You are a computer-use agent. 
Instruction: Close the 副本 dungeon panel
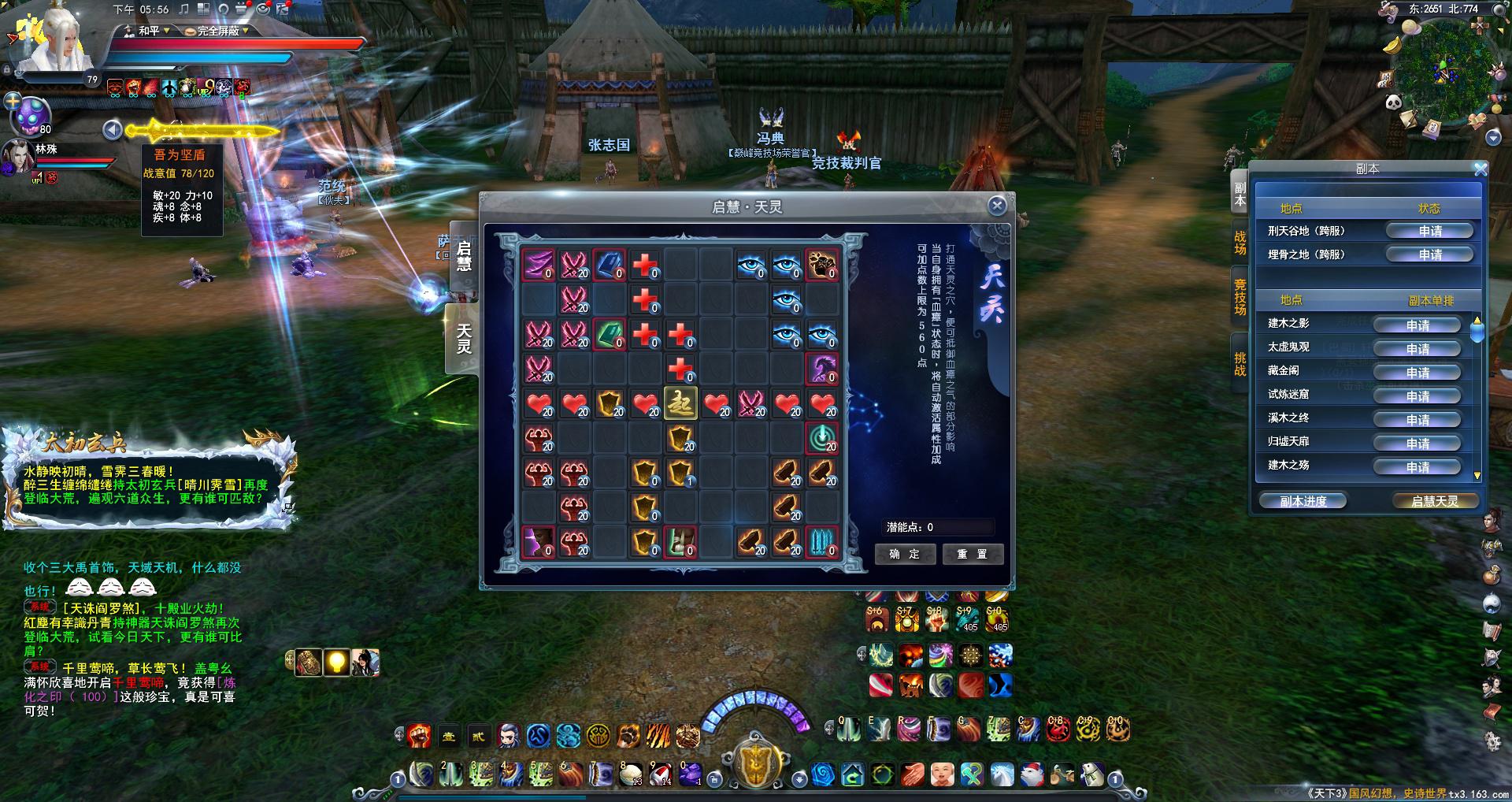click(x=1480, y=169)
